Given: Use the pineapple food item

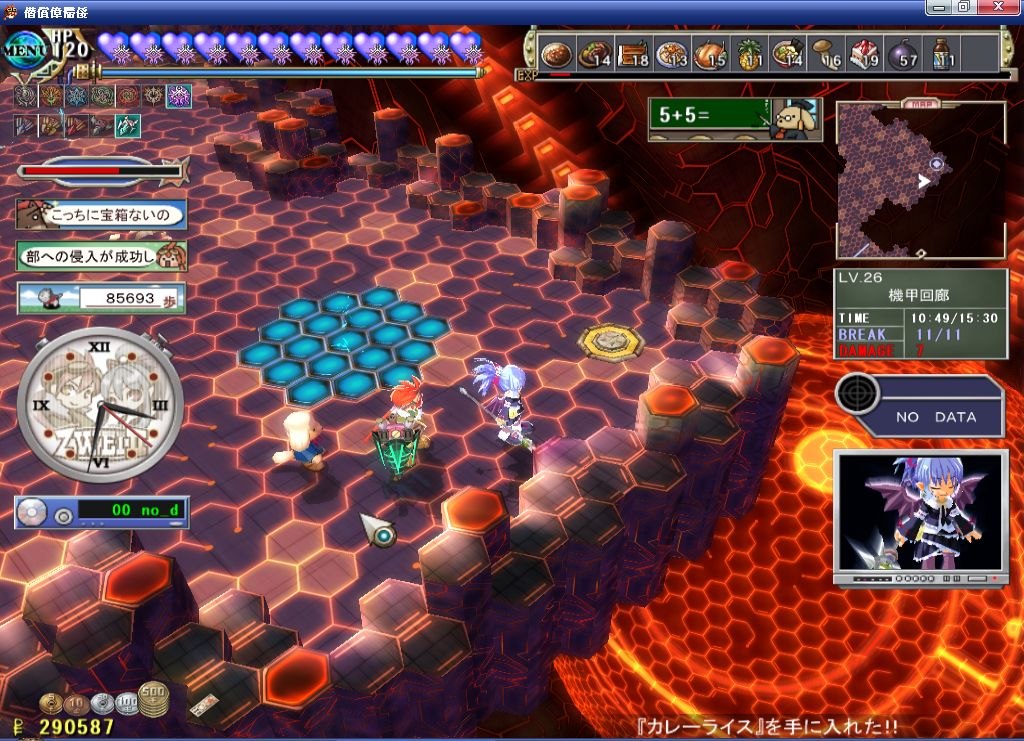Looking at the screenshot, I should tap(749, 54).
